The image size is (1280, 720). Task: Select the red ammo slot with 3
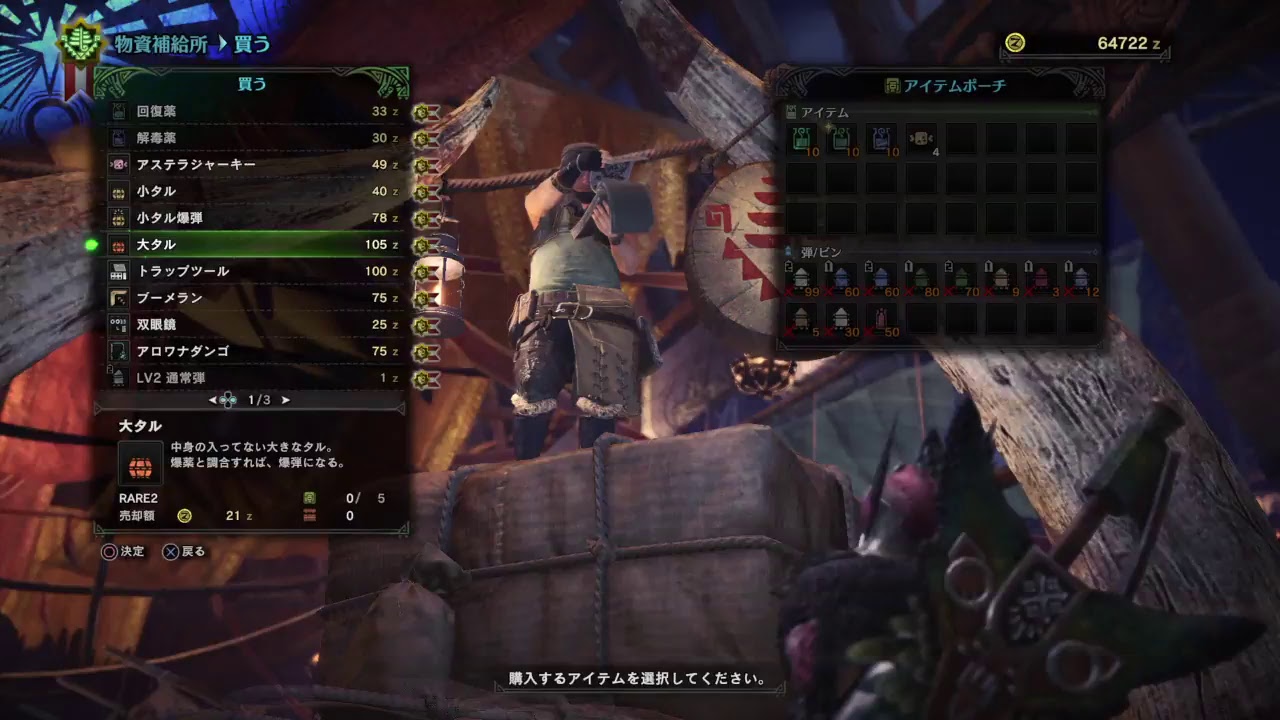tap(1042, 278)
